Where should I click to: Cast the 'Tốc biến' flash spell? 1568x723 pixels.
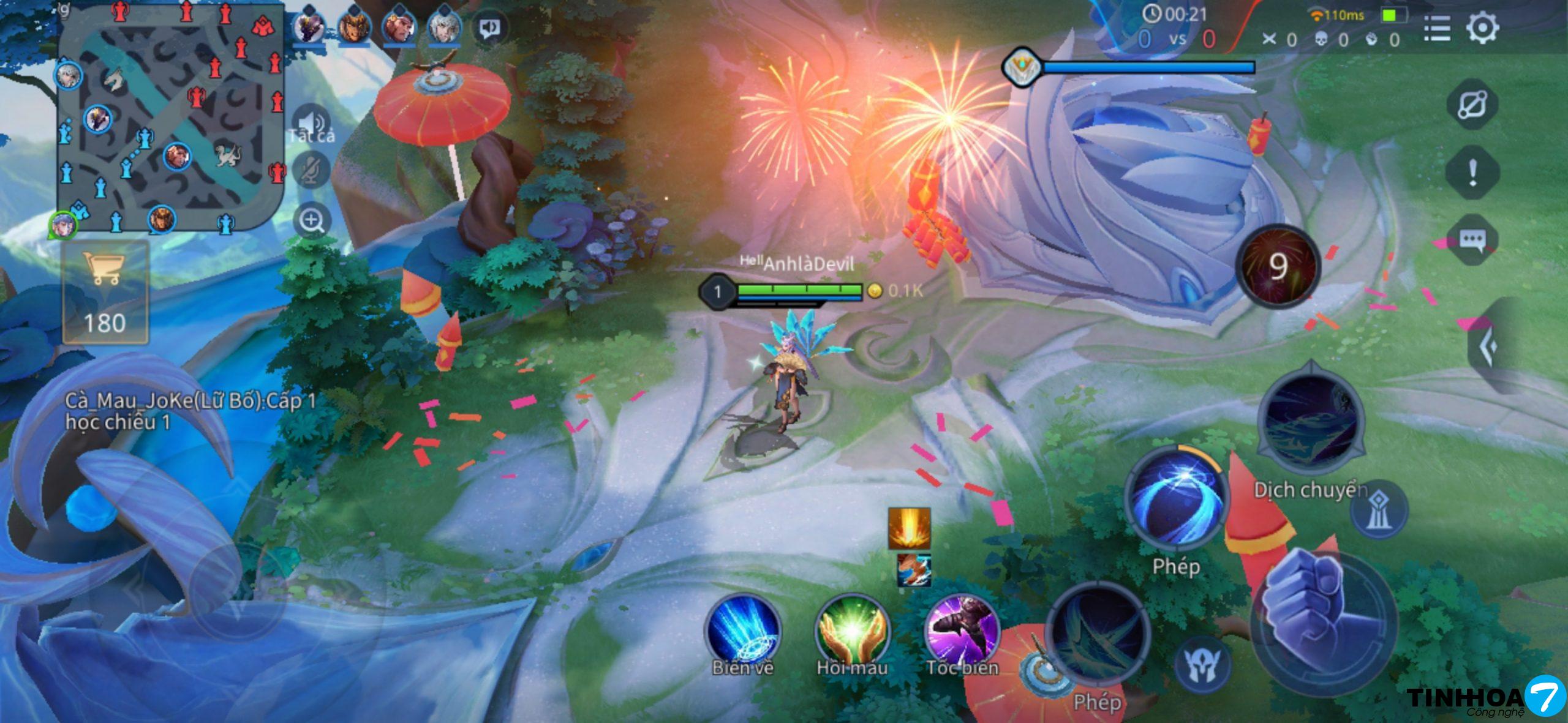click(962, 631)
